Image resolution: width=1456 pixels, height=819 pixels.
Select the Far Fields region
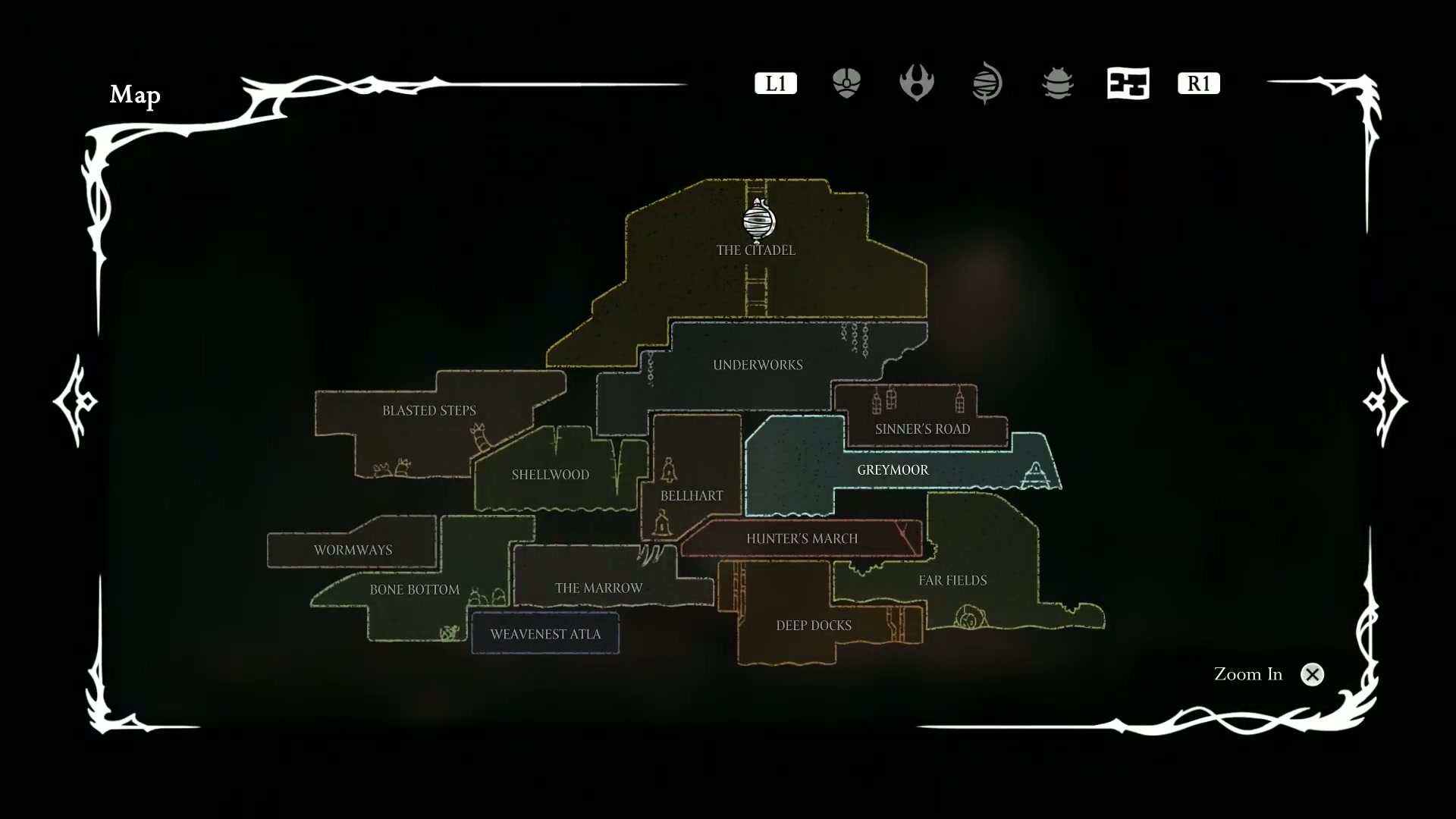click(x=952, y=580)
